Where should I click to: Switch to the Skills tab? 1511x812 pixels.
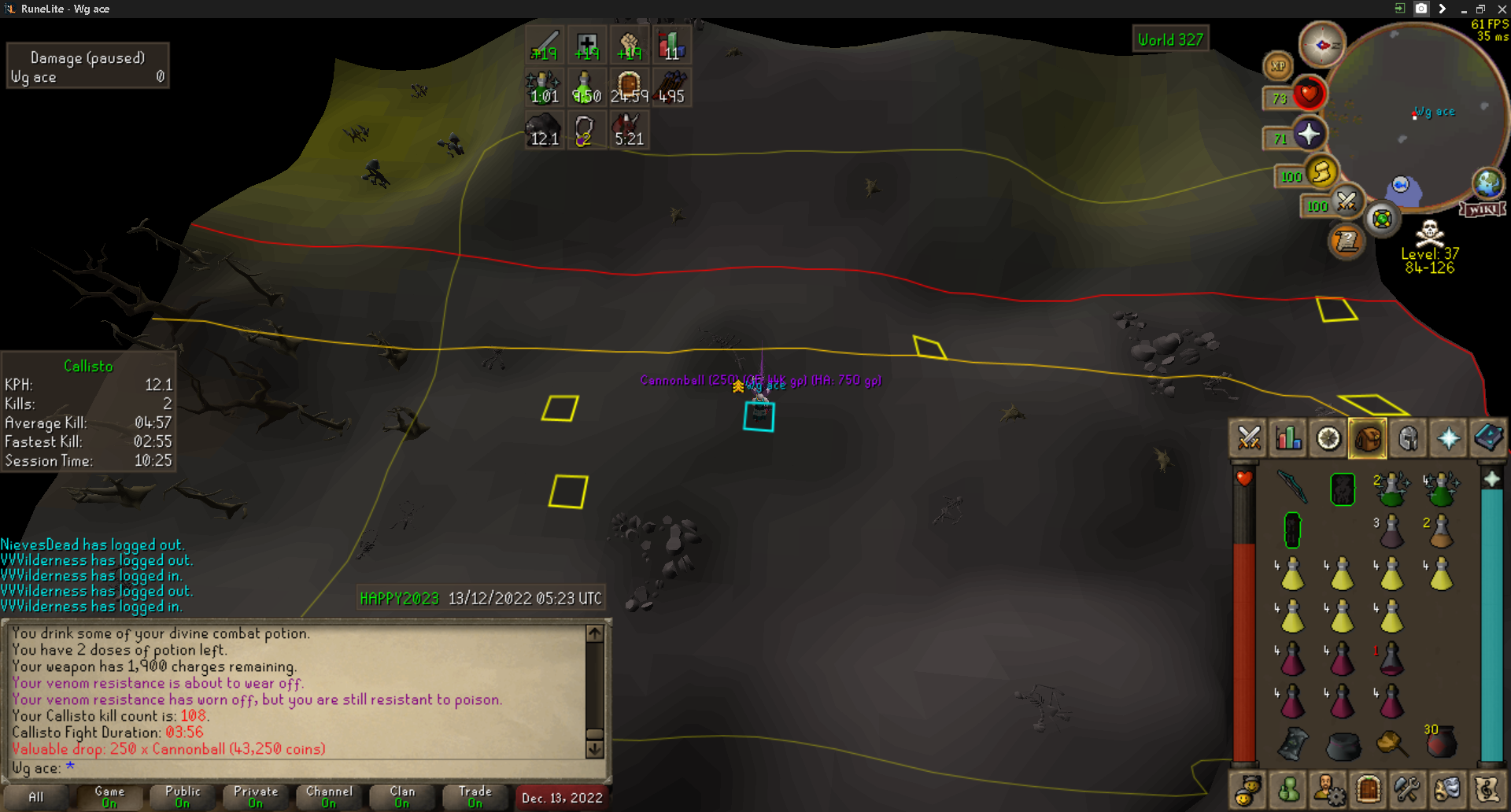[x=1288, y=438]
